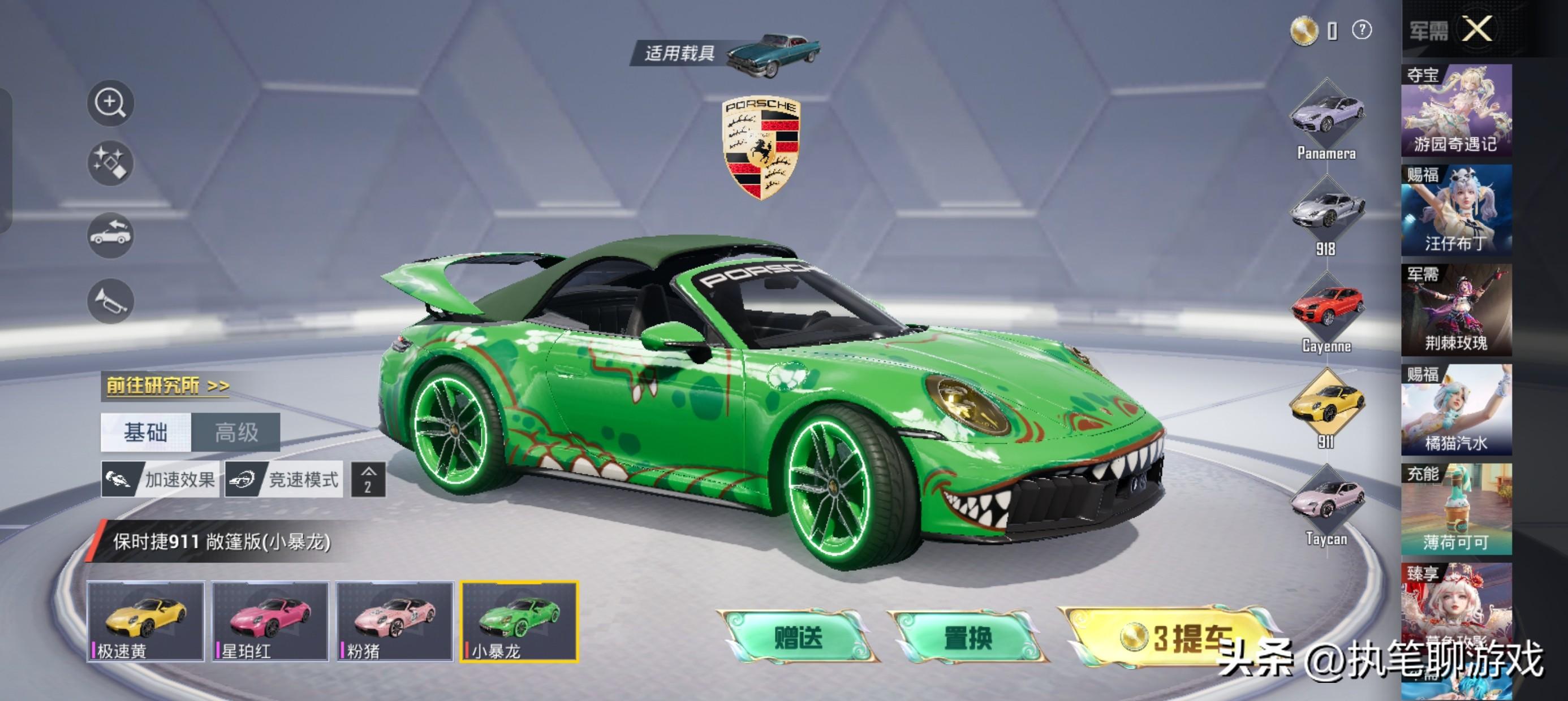
Task: Choose the 星珀红 pink car skin
Action: click(x=270, y=621)
